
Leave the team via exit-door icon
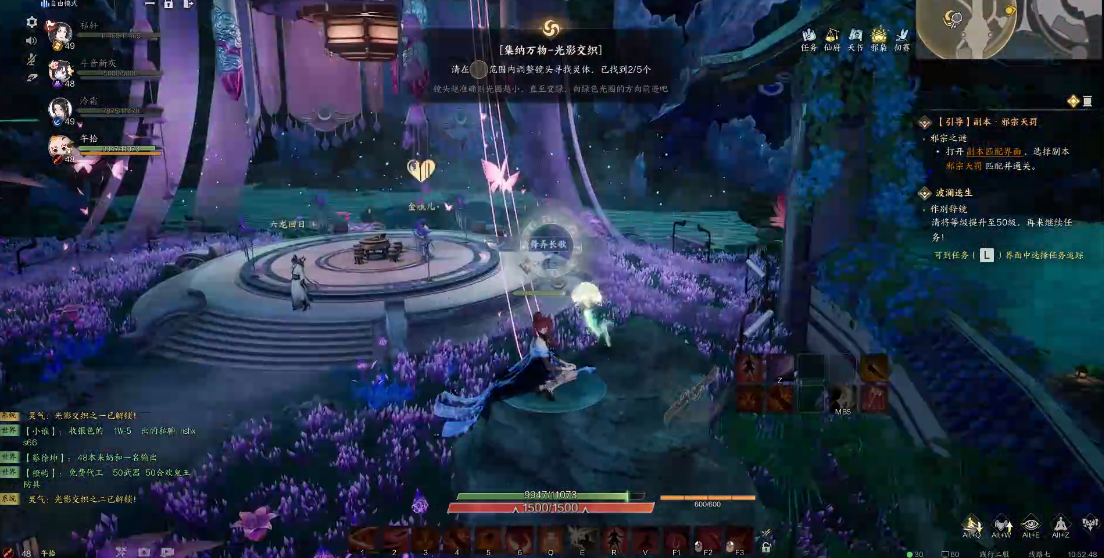[x=187, y=5]
